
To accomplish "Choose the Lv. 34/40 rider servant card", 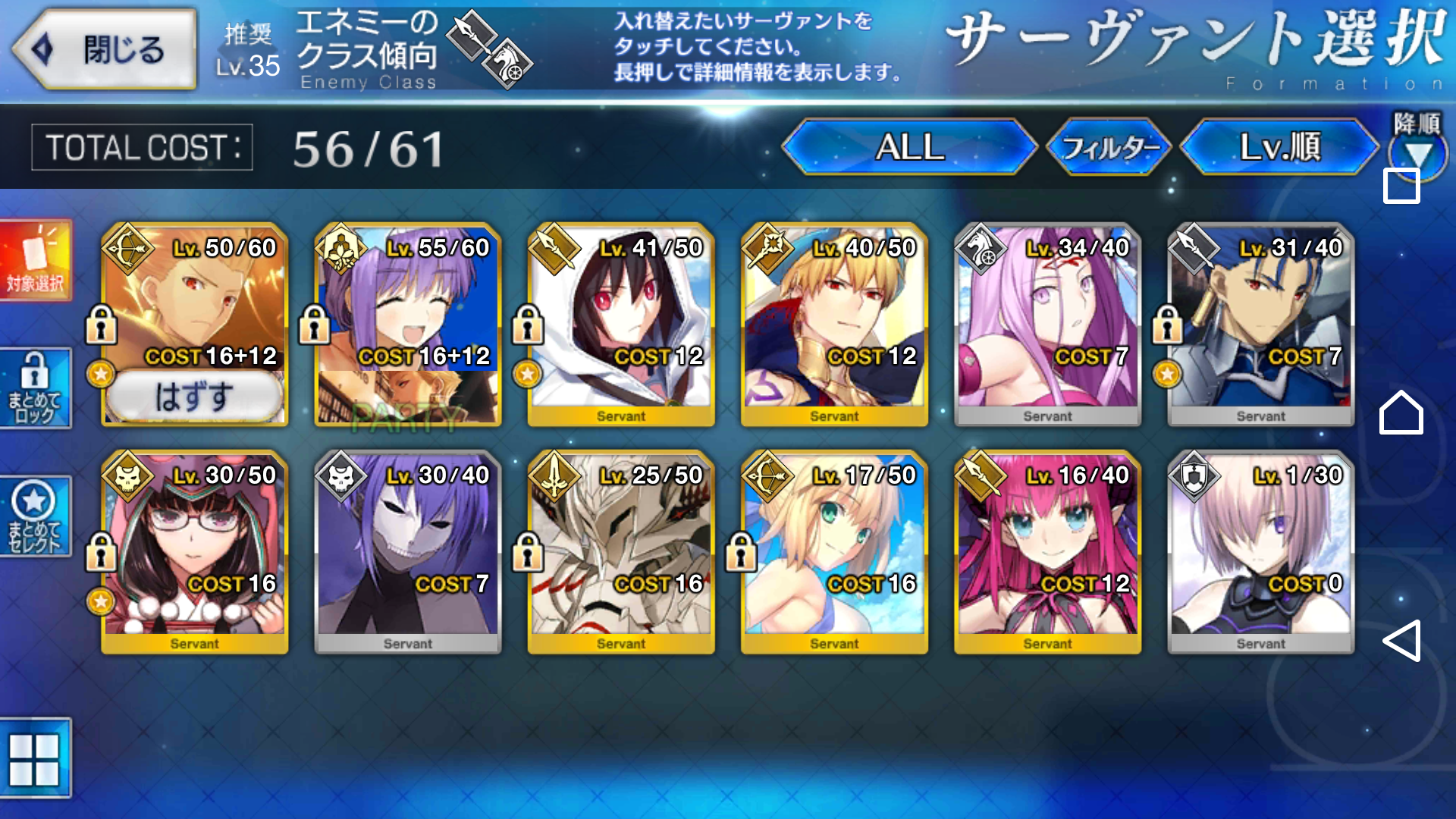I will coord(1047,325).
